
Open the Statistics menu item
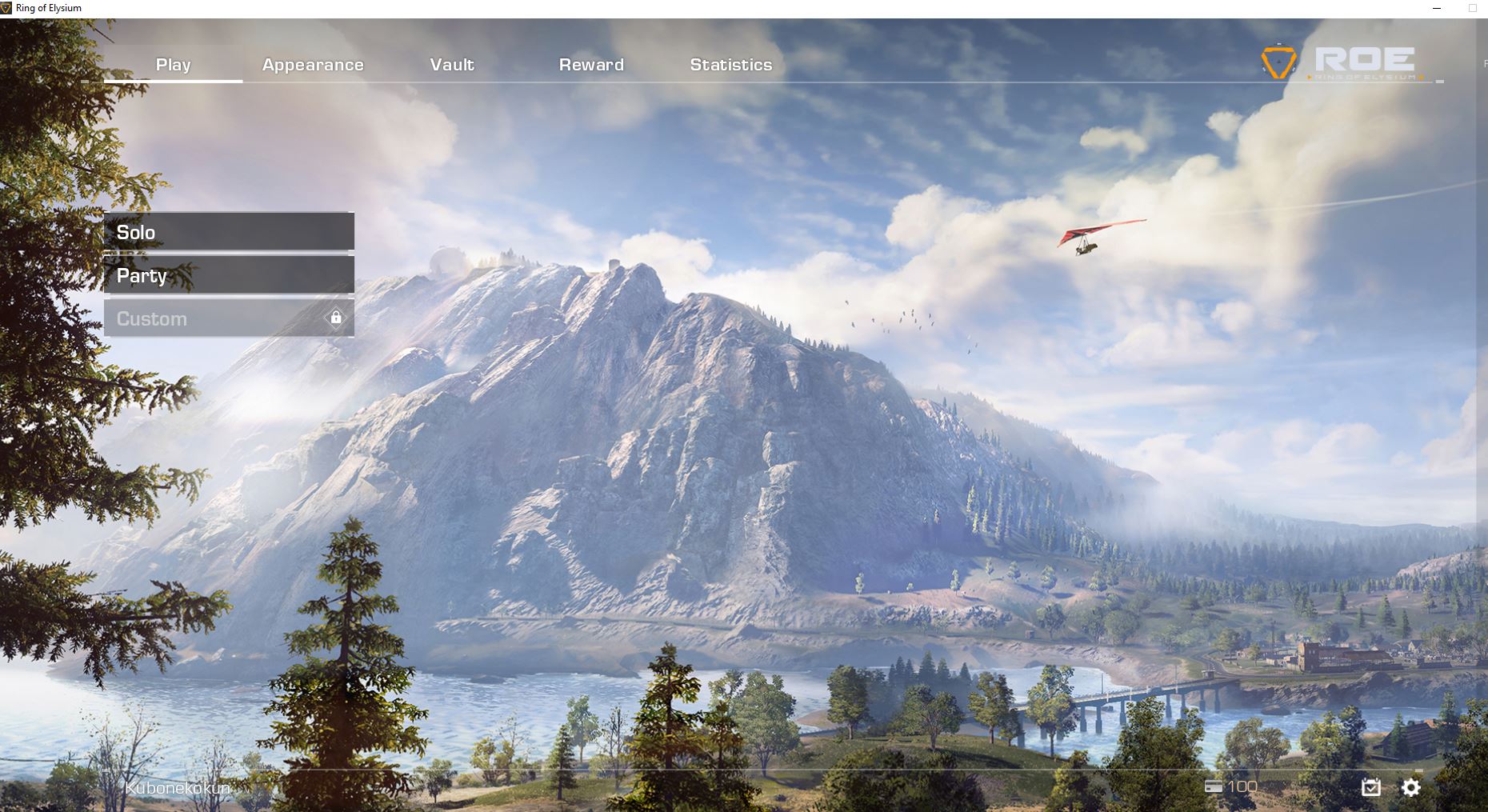pos(731,65)
